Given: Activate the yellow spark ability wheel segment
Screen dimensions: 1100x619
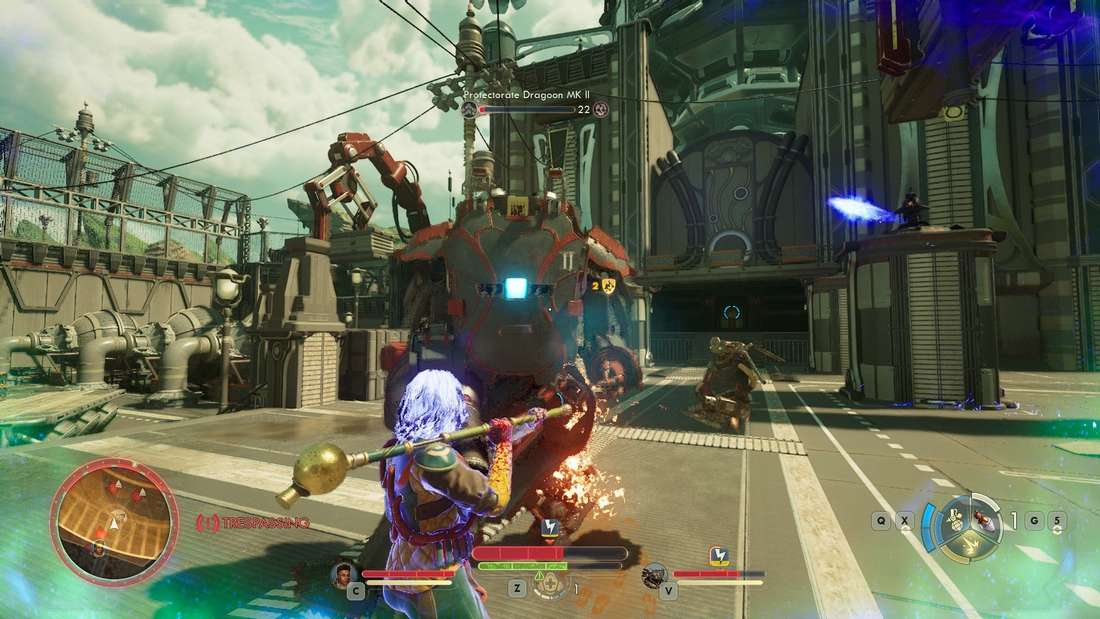Looking at the screenshot, I should coord(968,545).
